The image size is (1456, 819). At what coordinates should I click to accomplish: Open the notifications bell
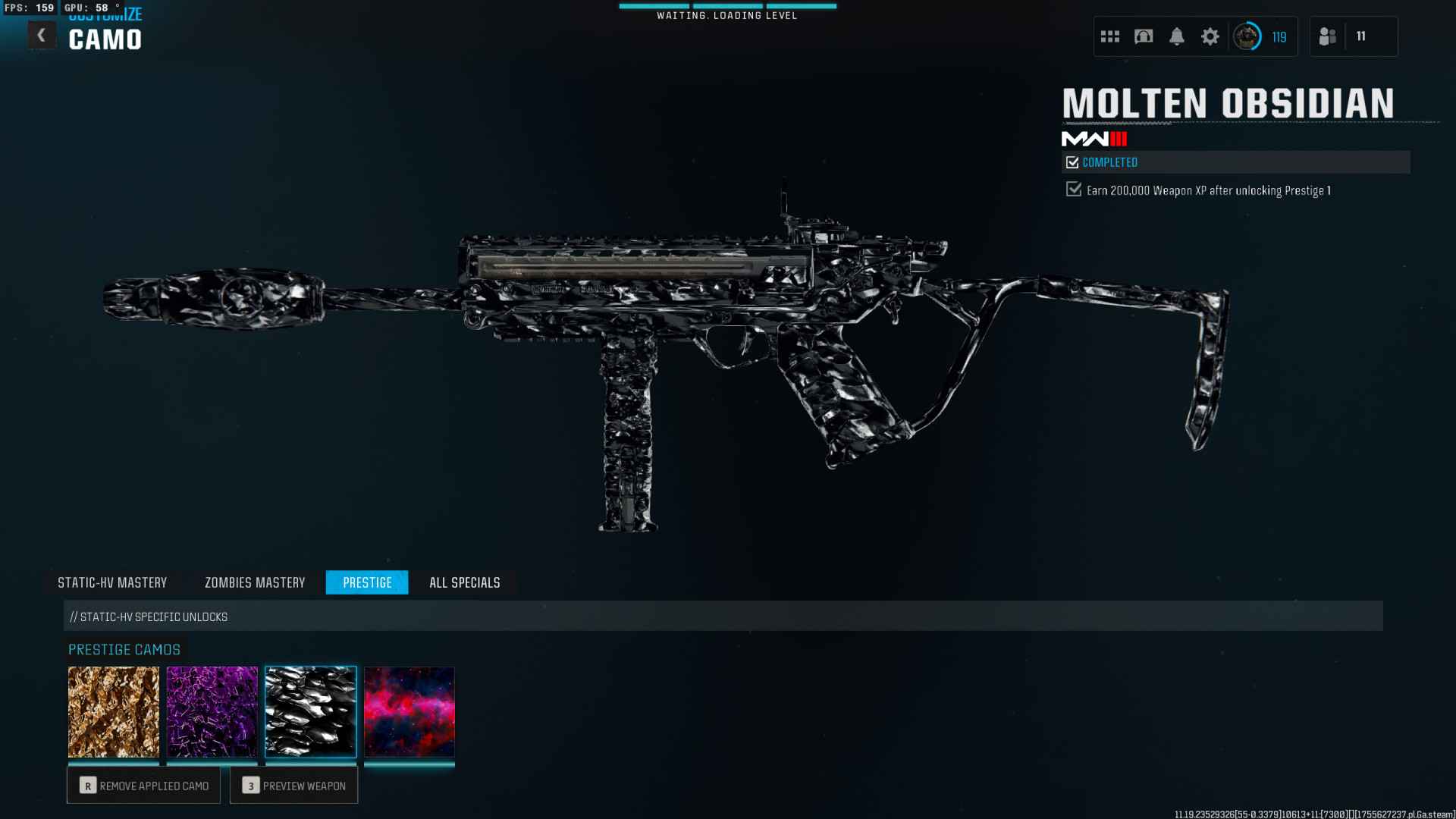1177,36
